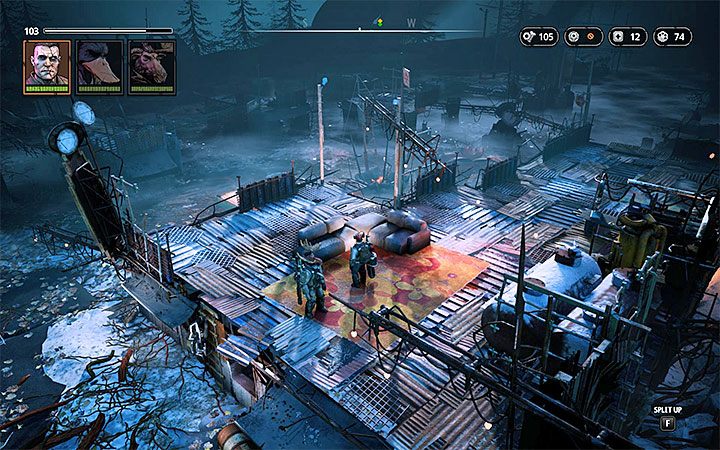Select the scarred human character portrait
The image size is (720, 450).
tap(47, 66)
